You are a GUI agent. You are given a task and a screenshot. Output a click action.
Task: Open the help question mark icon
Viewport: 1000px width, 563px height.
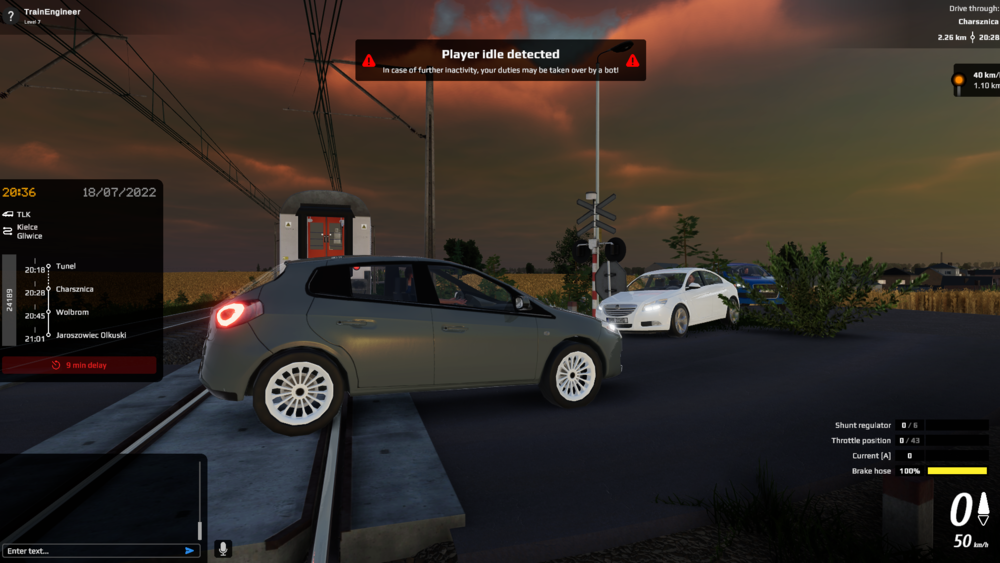tap(10, 16)
